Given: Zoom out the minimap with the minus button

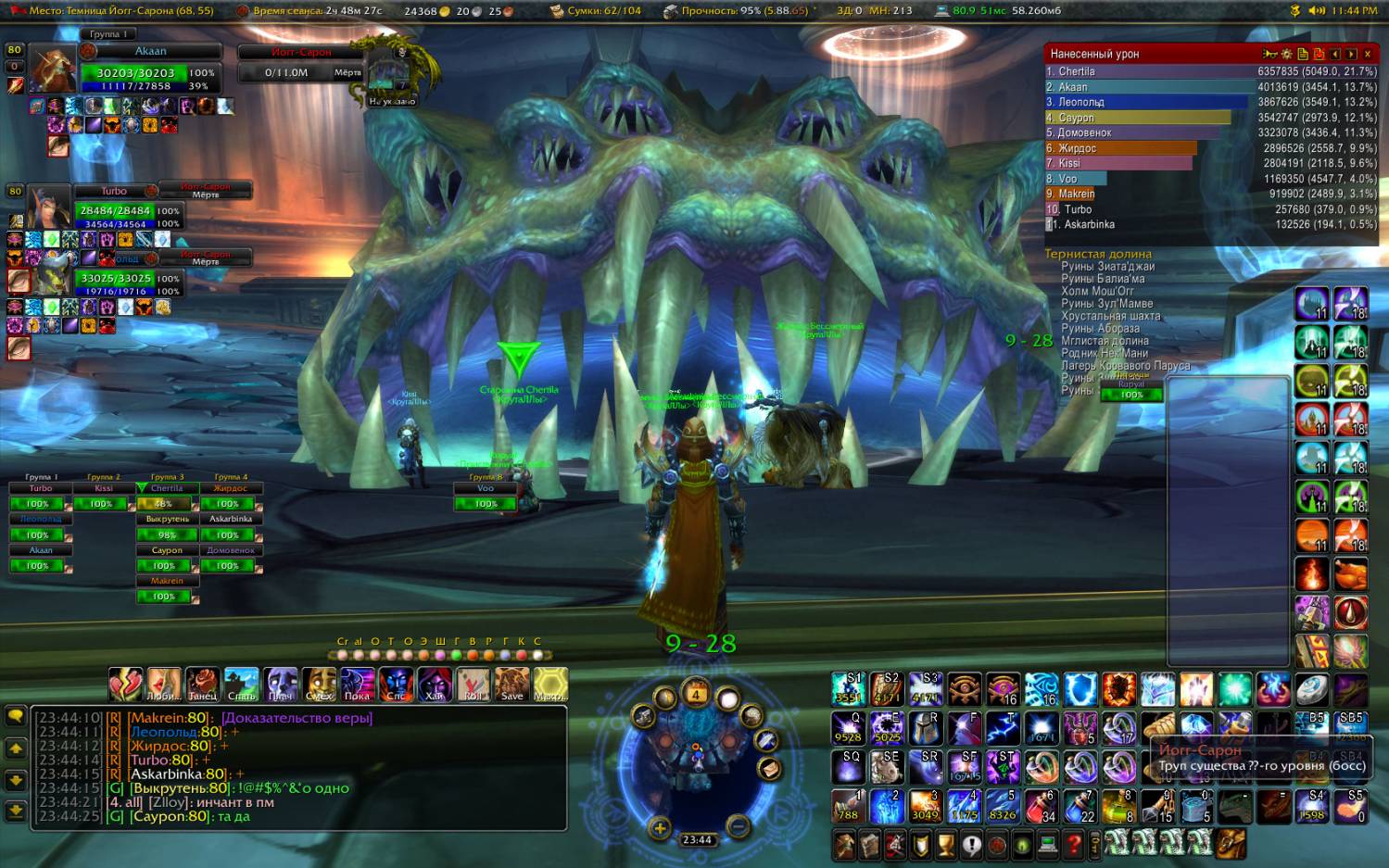Looking at the screenshot, I should [738, 824].
